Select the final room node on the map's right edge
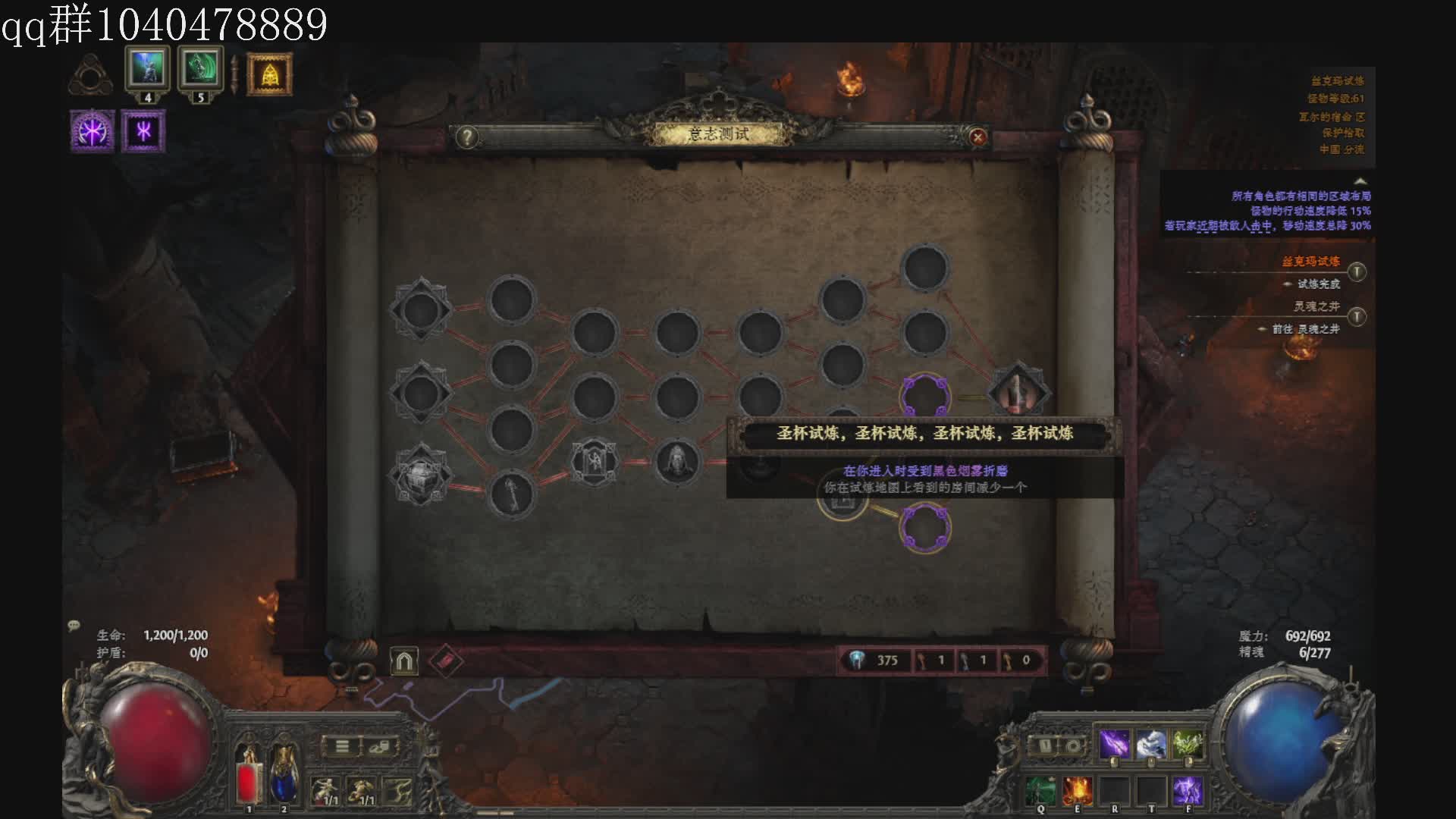Screen dimensions: 1456x819 click(1018, 393)
